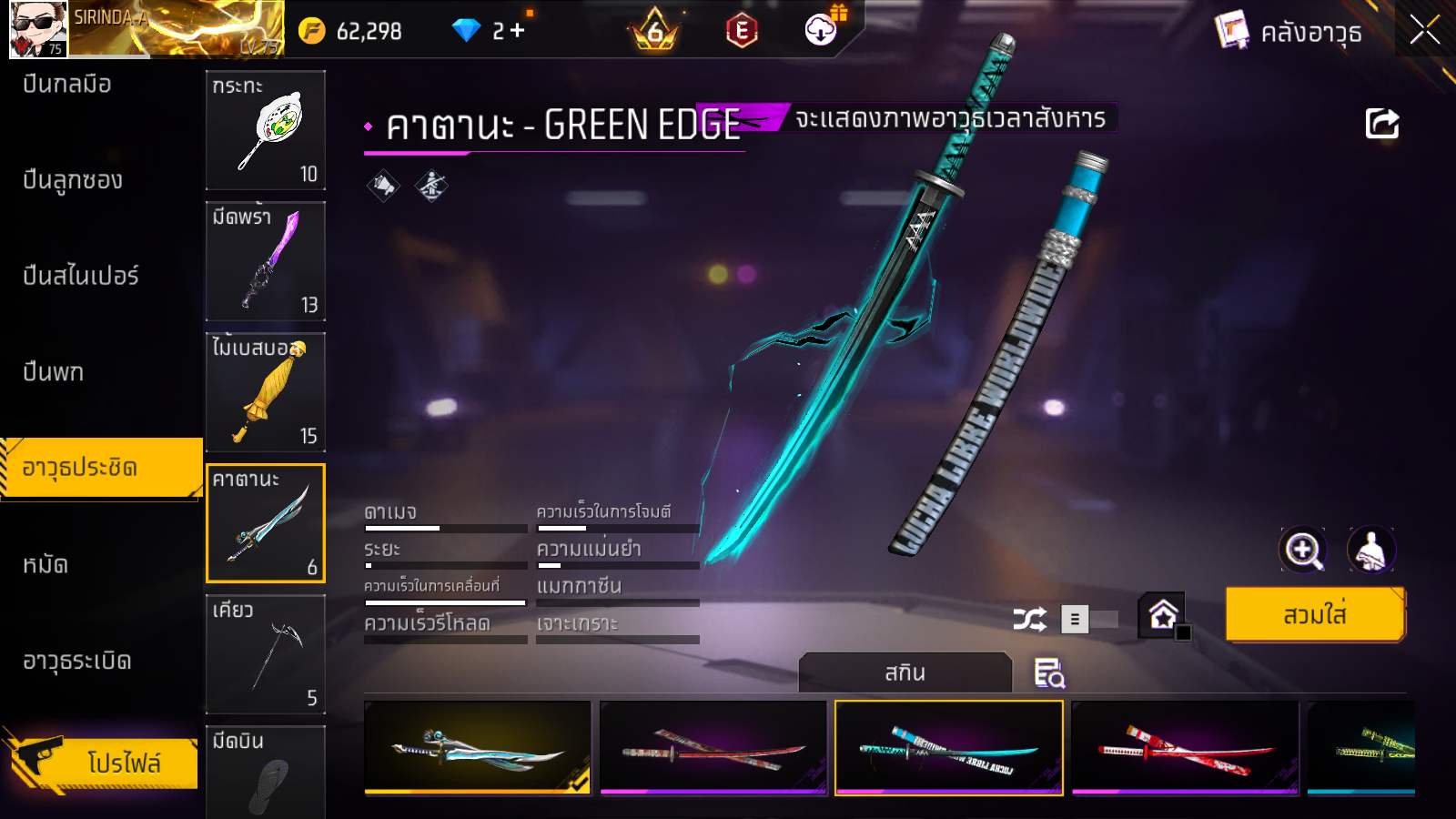Preview the skin on character
This screenshot has width=1456, height=819.
tap(1370, 550)
